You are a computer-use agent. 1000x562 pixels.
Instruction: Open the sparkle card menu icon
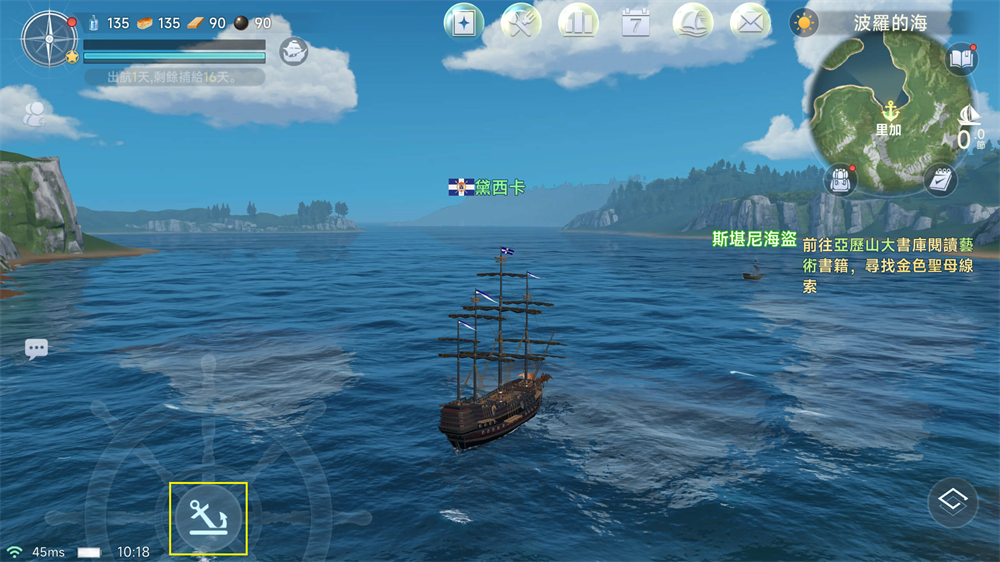[463, 22]
